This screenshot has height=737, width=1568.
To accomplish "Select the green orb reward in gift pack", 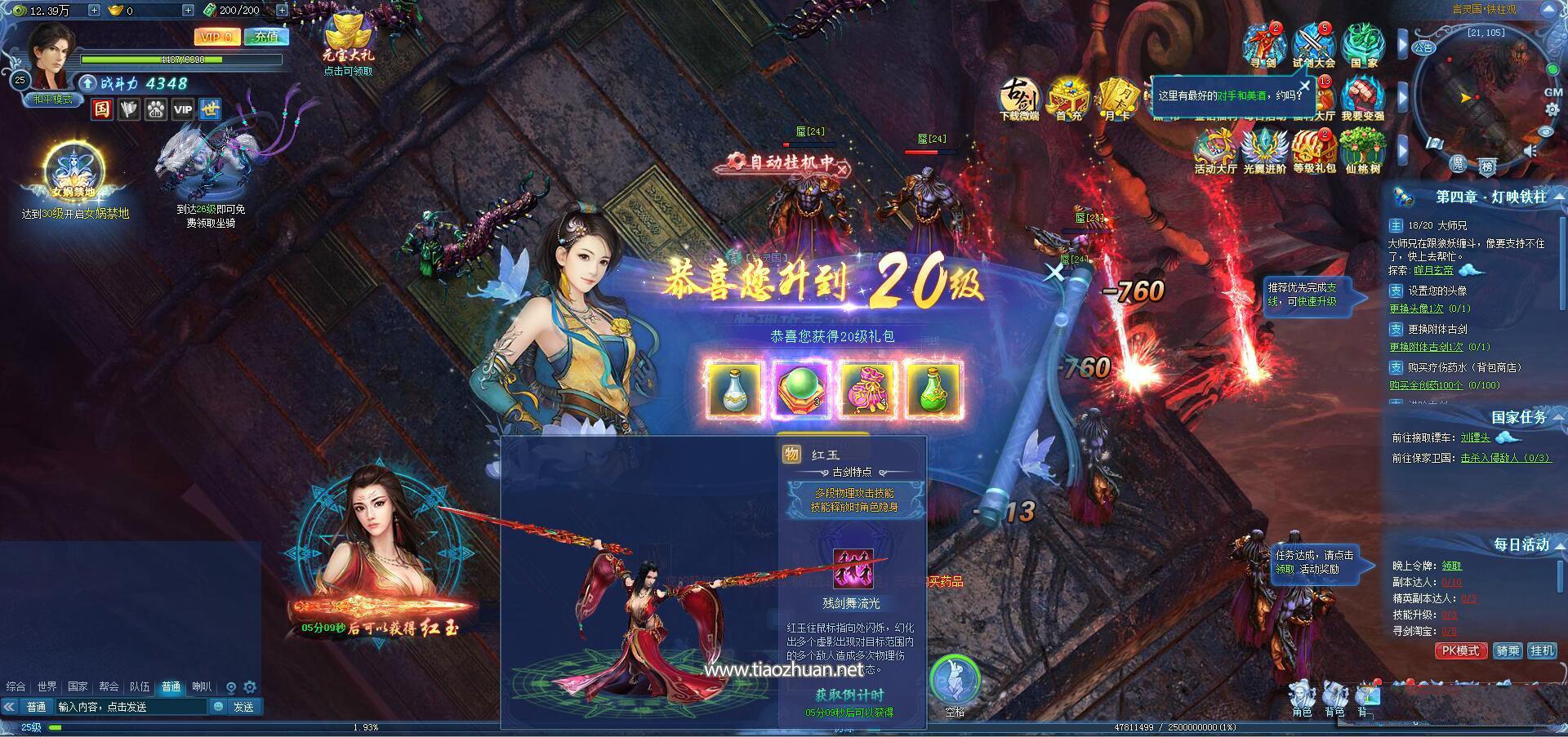I will tap(801, 390).
